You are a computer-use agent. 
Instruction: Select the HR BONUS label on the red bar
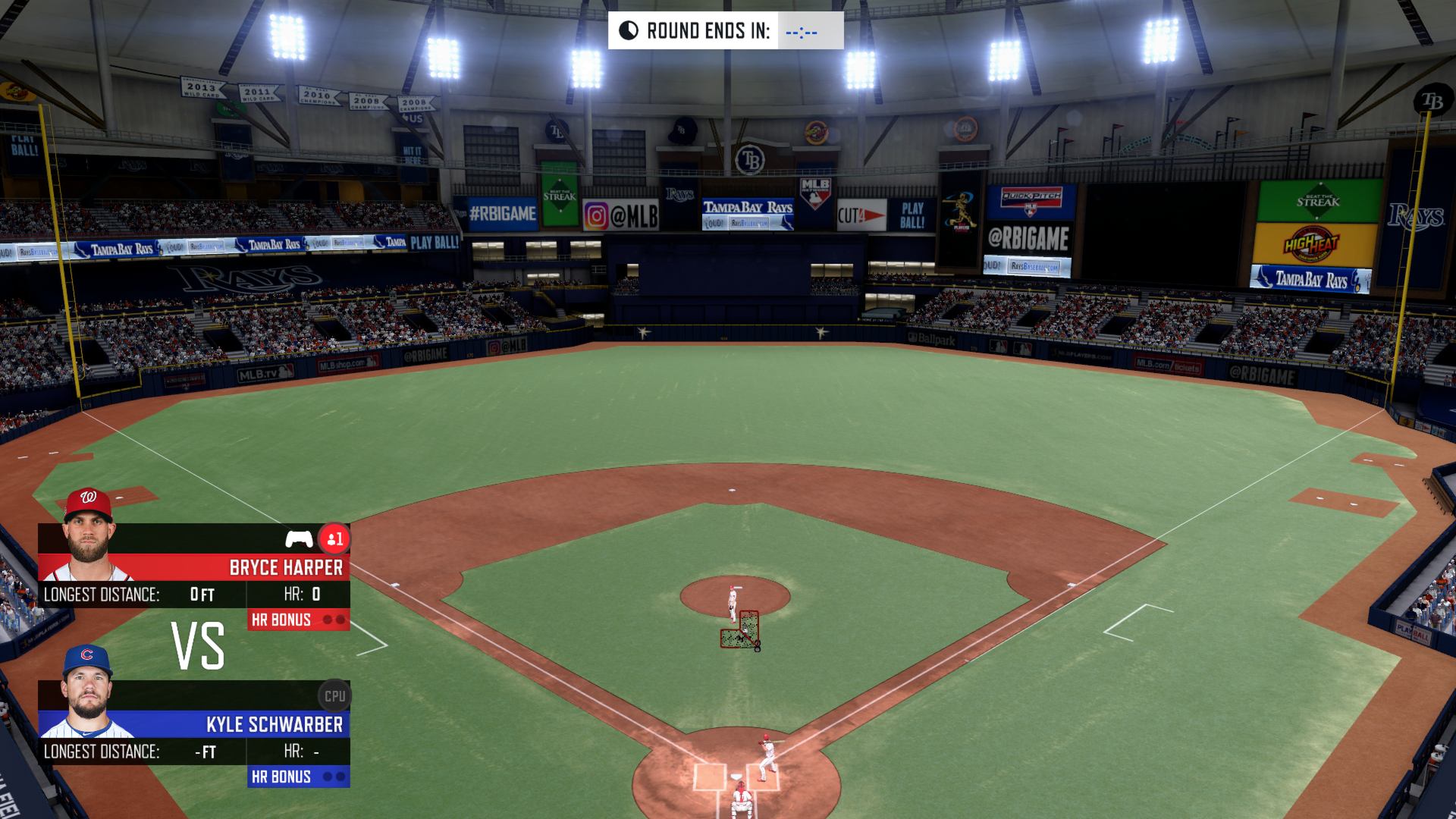pyautogui.click(x=281, y=620)
